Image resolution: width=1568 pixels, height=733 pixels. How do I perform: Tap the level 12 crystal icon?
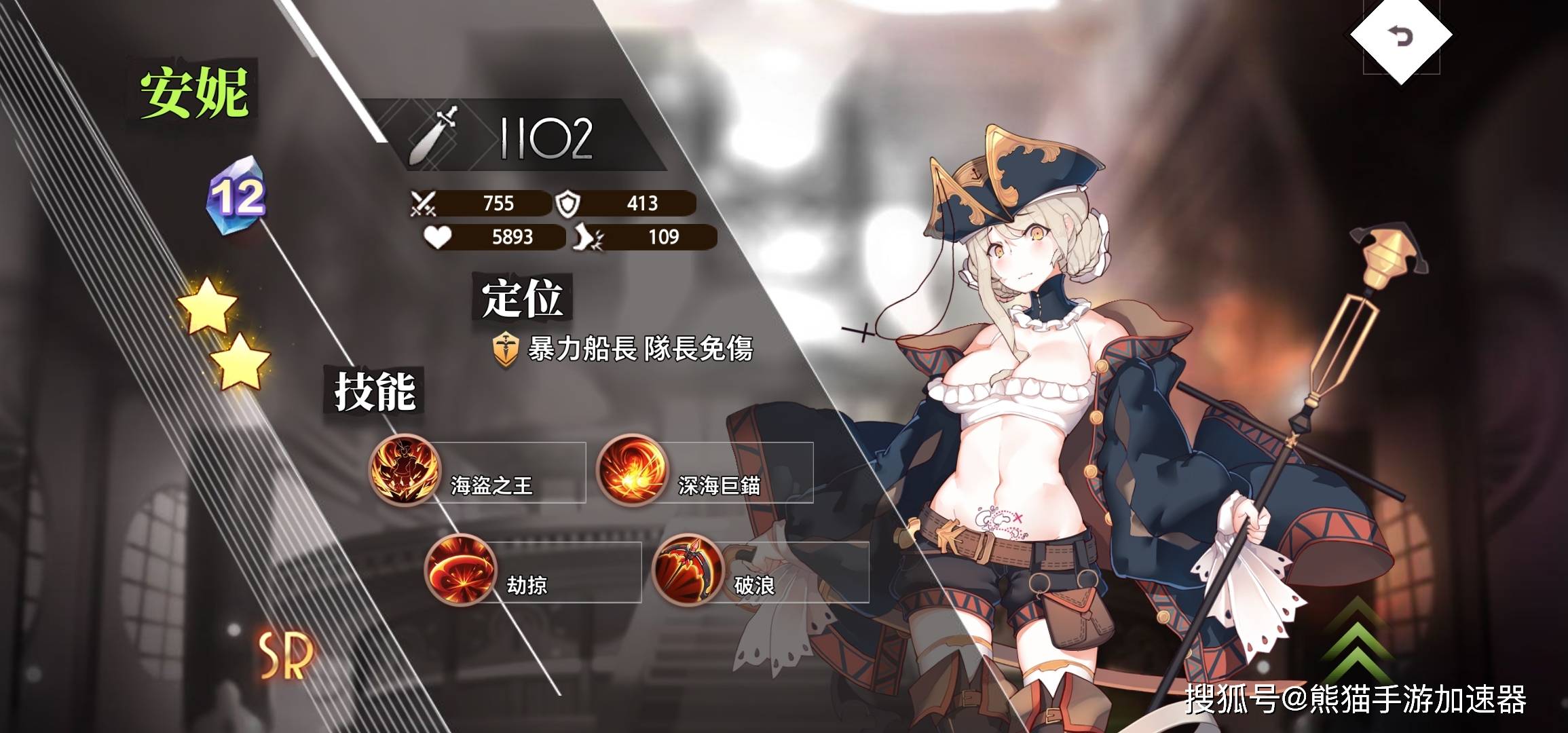coord(236,196)
